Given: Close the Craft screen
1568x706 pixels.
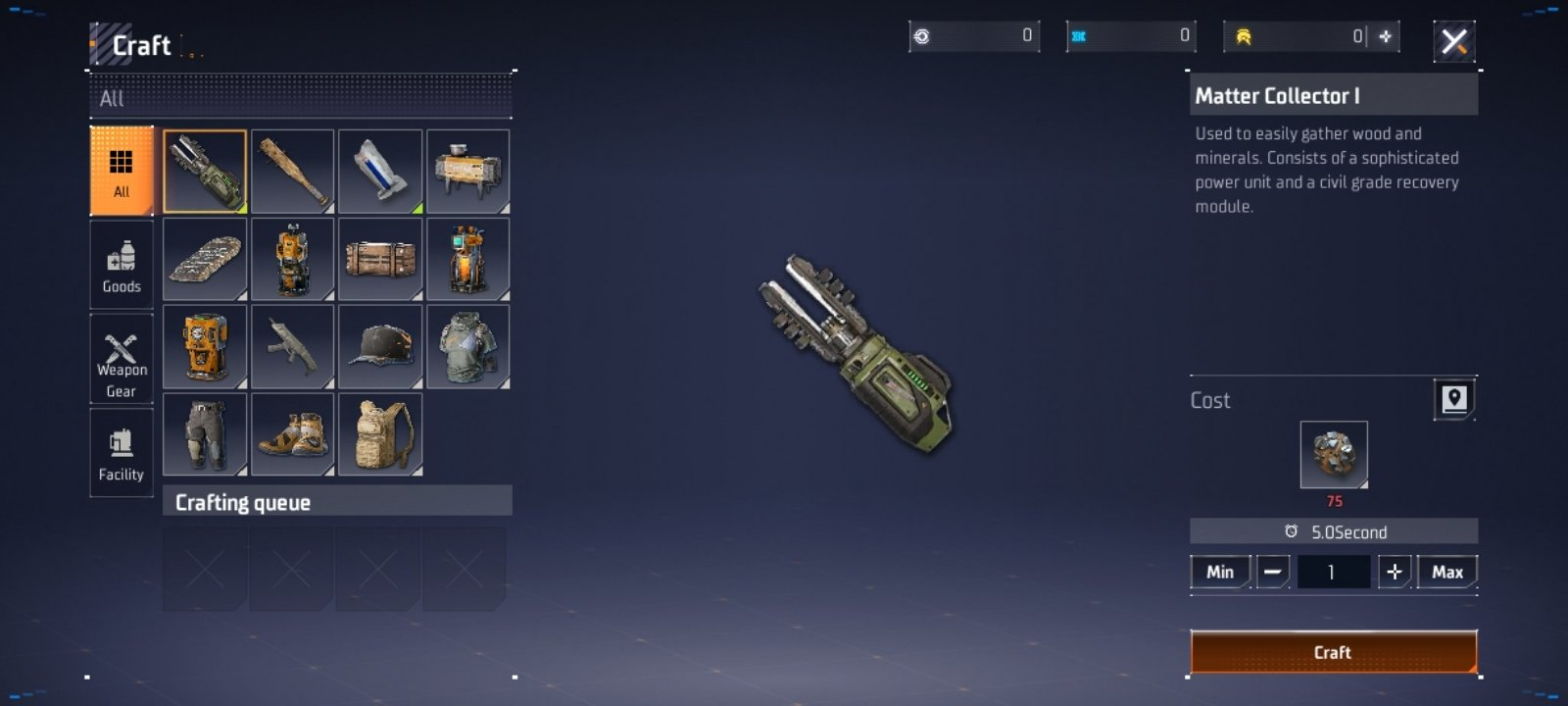Looking at the screenshot, I should point(1454,41).
